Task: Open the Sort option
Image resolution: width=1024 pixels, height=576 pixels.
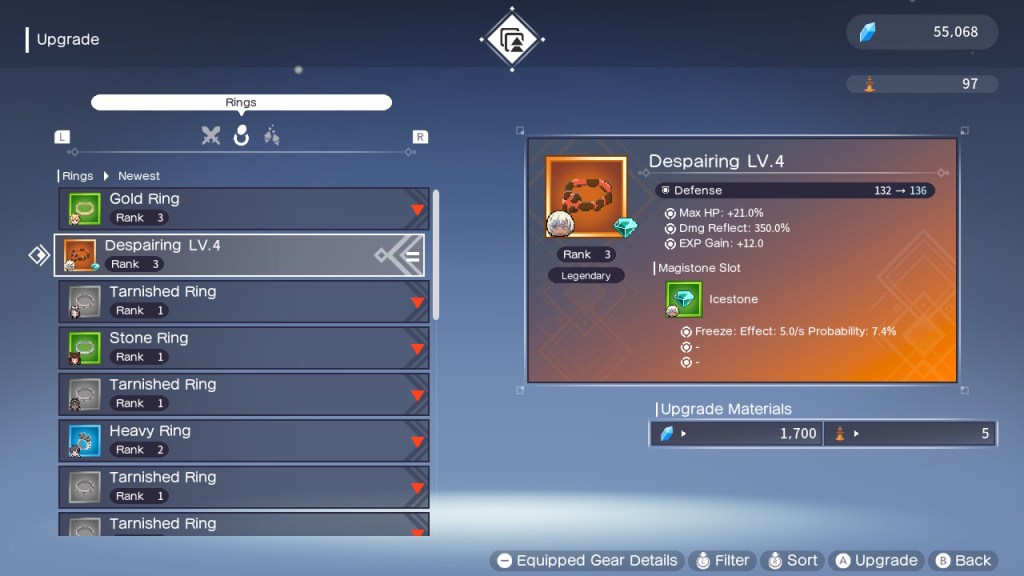Action: (x=792, y=561)
